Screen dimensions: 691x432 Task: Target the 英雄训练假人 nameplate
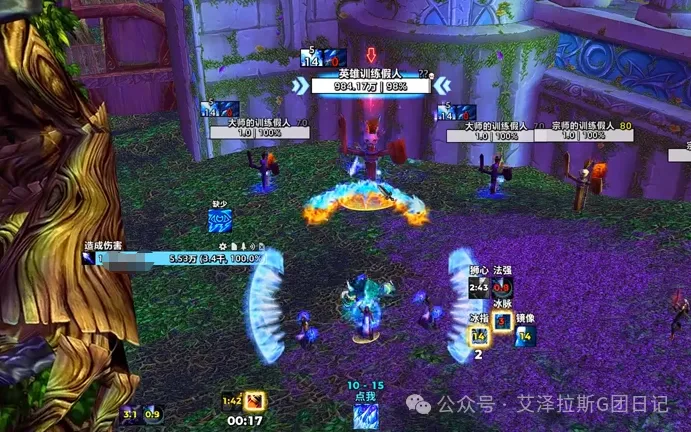pyautogui.click(x=370, y=80)
